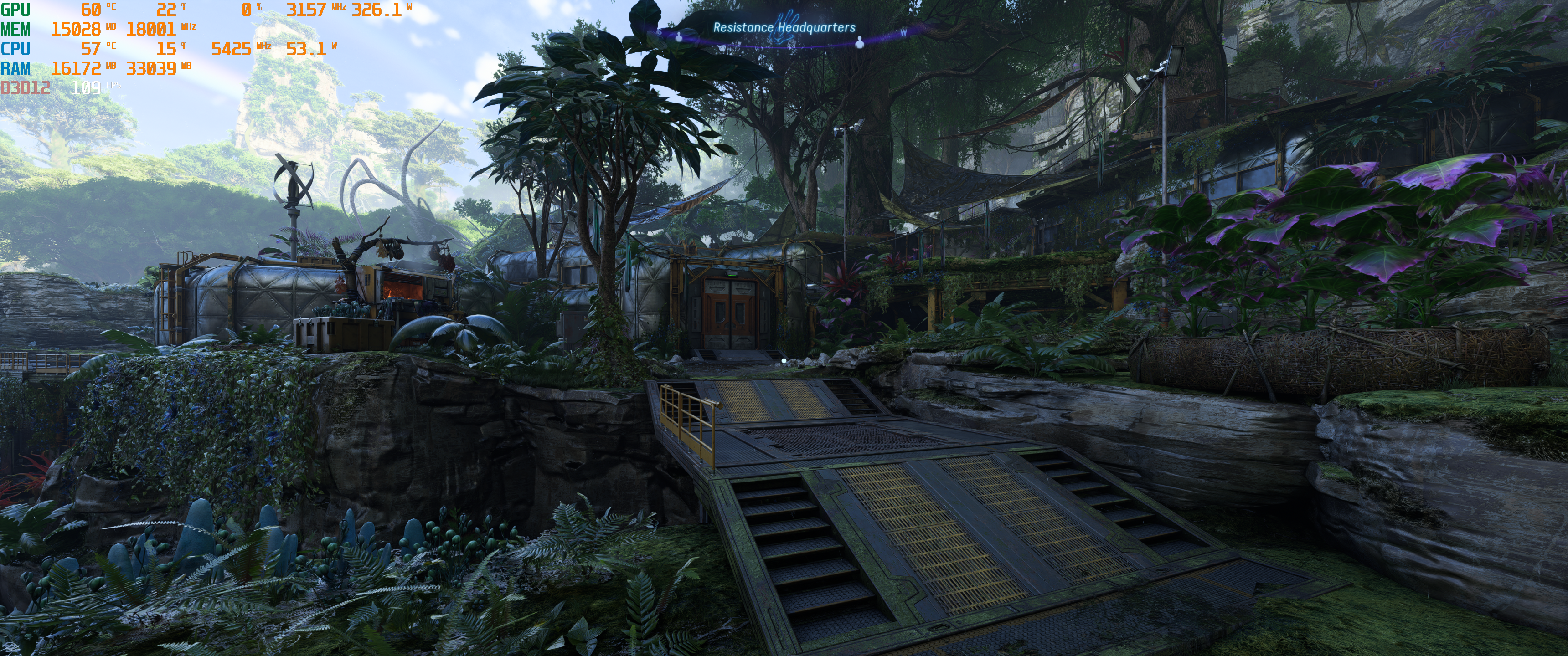1568x656 pixels.
Task: Select the person marker beside compass S
Action: click(x=679, y=36)
